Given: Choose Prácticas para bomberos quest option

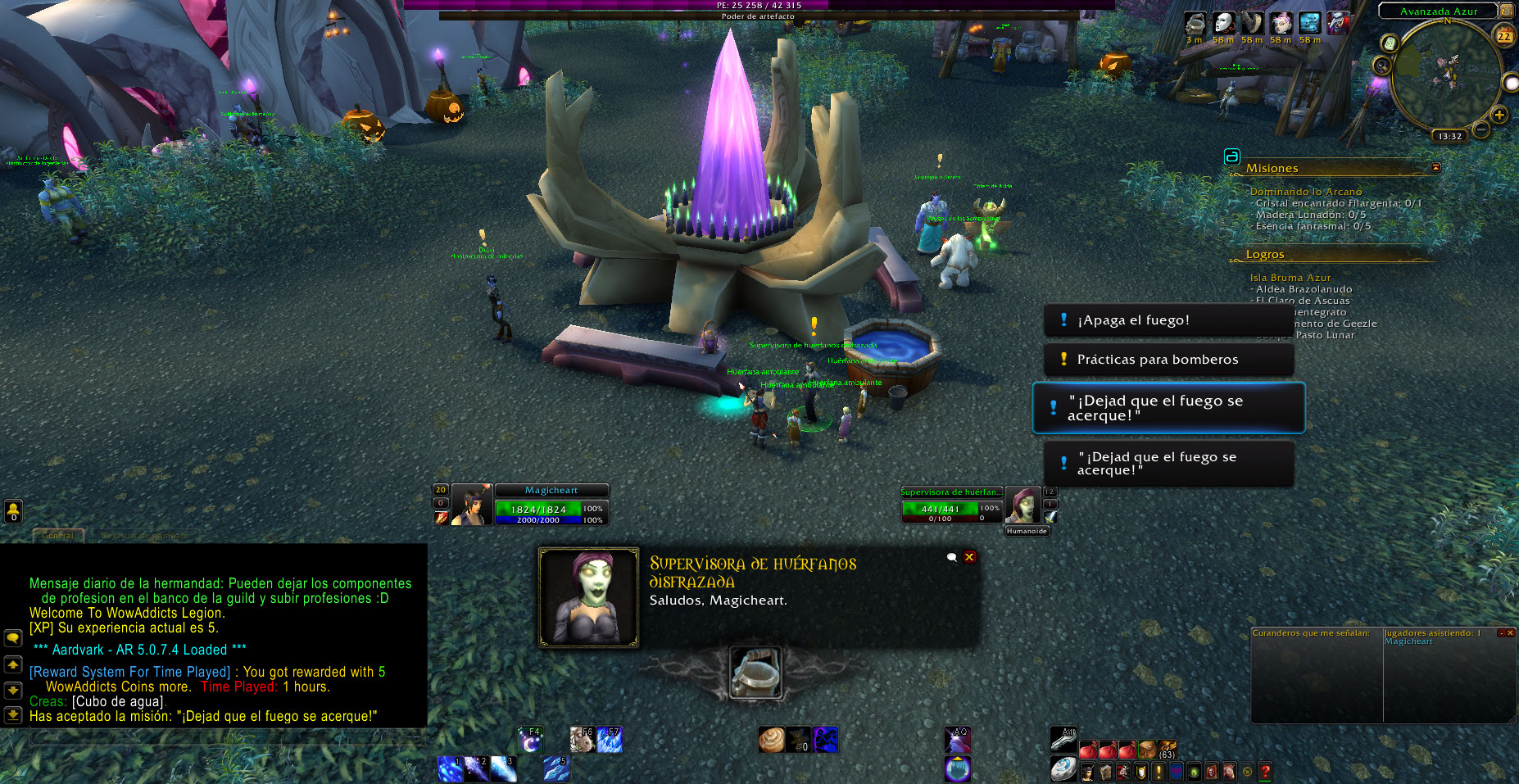Looking at the screenshot, I should point(1168,360).
